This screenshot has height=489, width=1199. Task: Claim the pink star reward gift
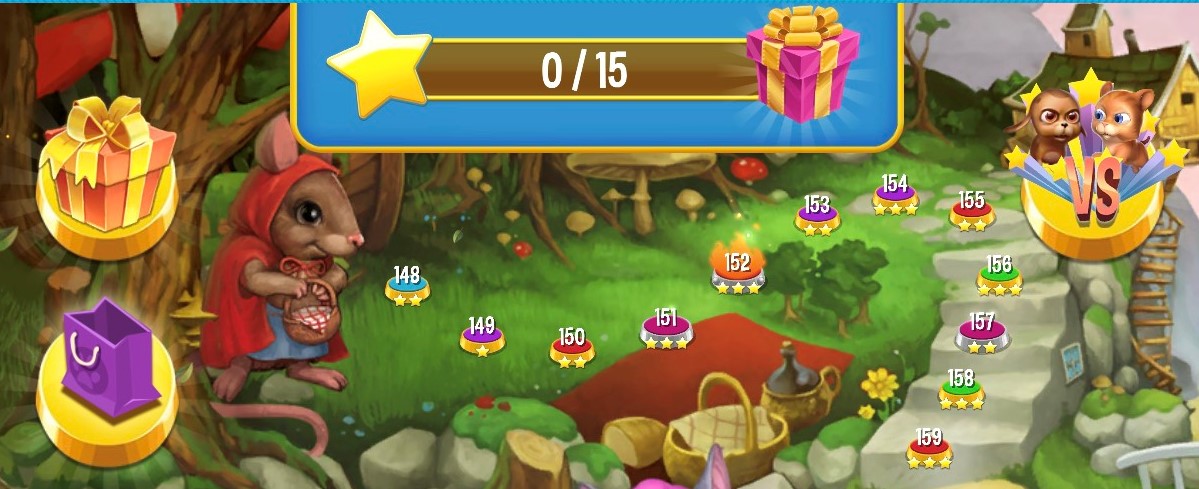pos(802,62)
